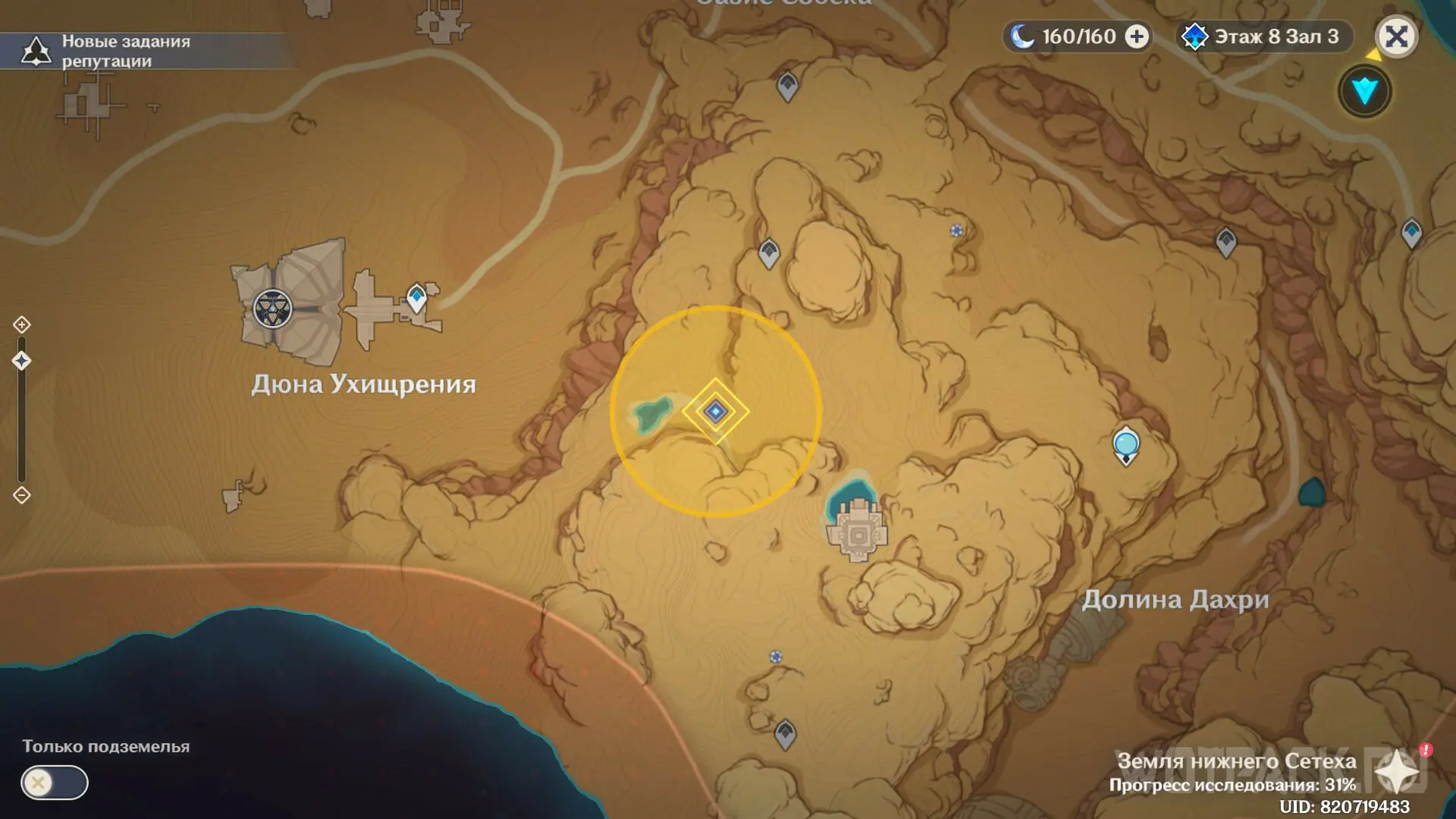
Task: Select the domain marker inside the yellow circle
Action: point(715,411)
